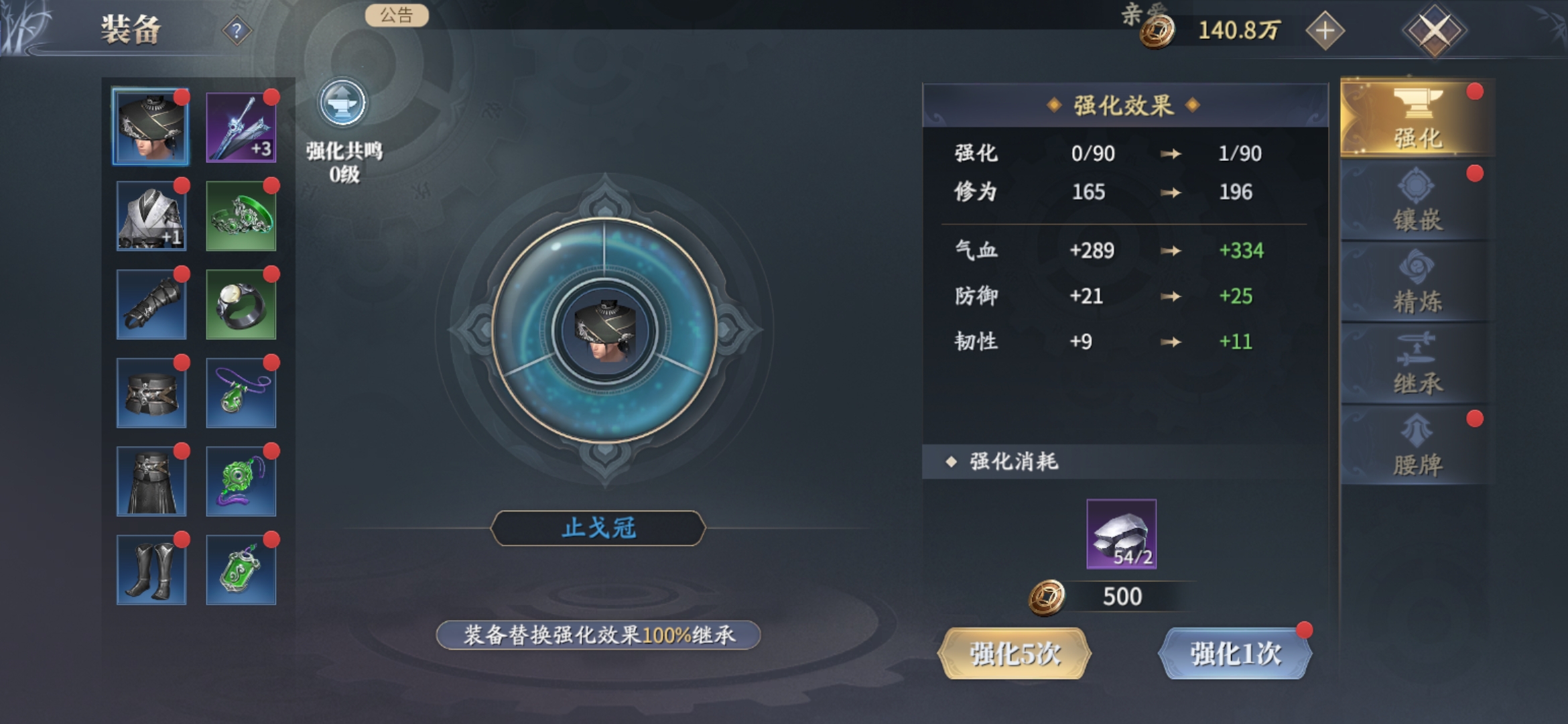
Task: Add more coins with the plus button
Action: [1325, 31]
